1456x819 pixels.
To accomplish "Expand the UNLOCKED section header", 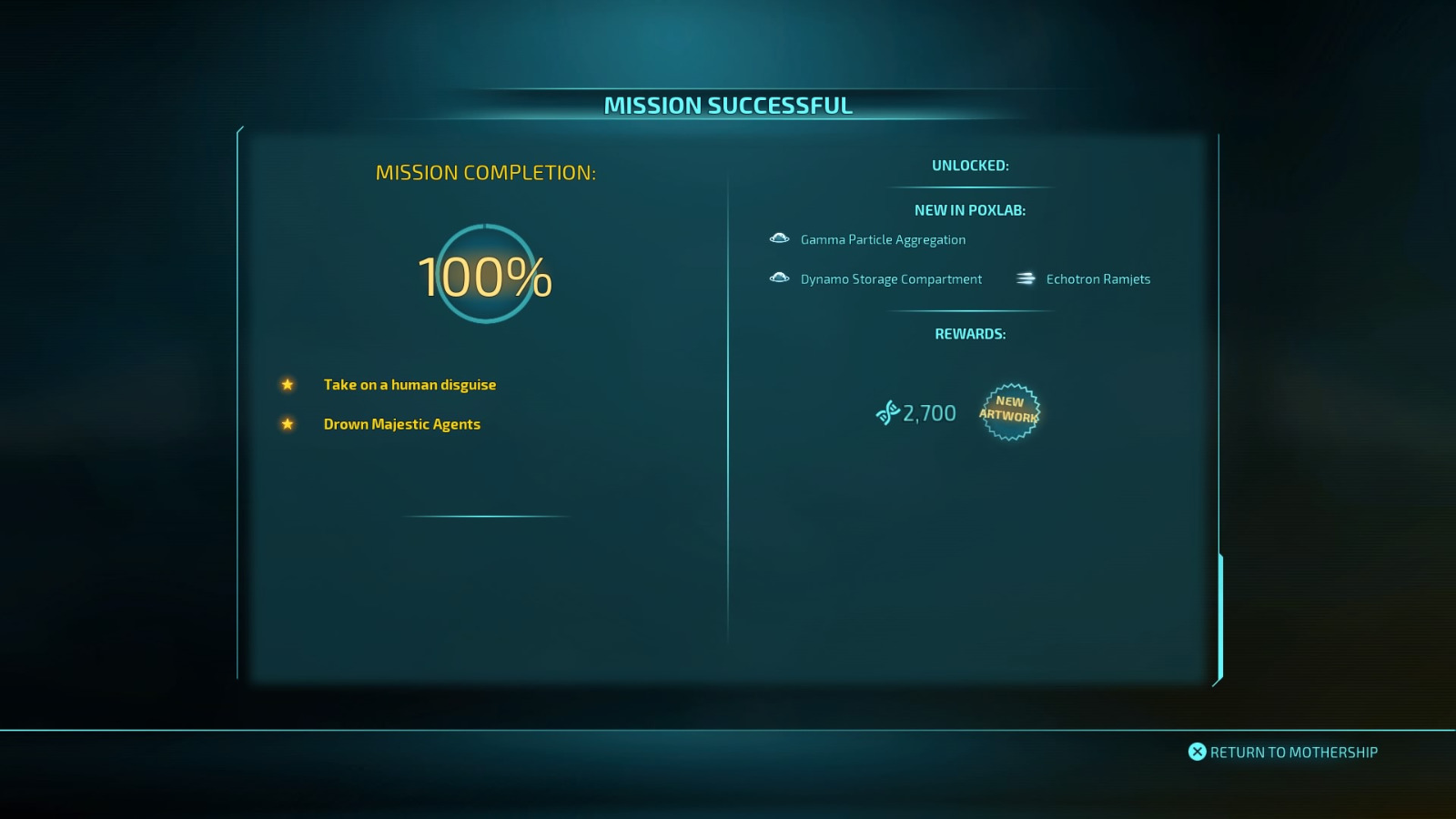I will 969,165.
